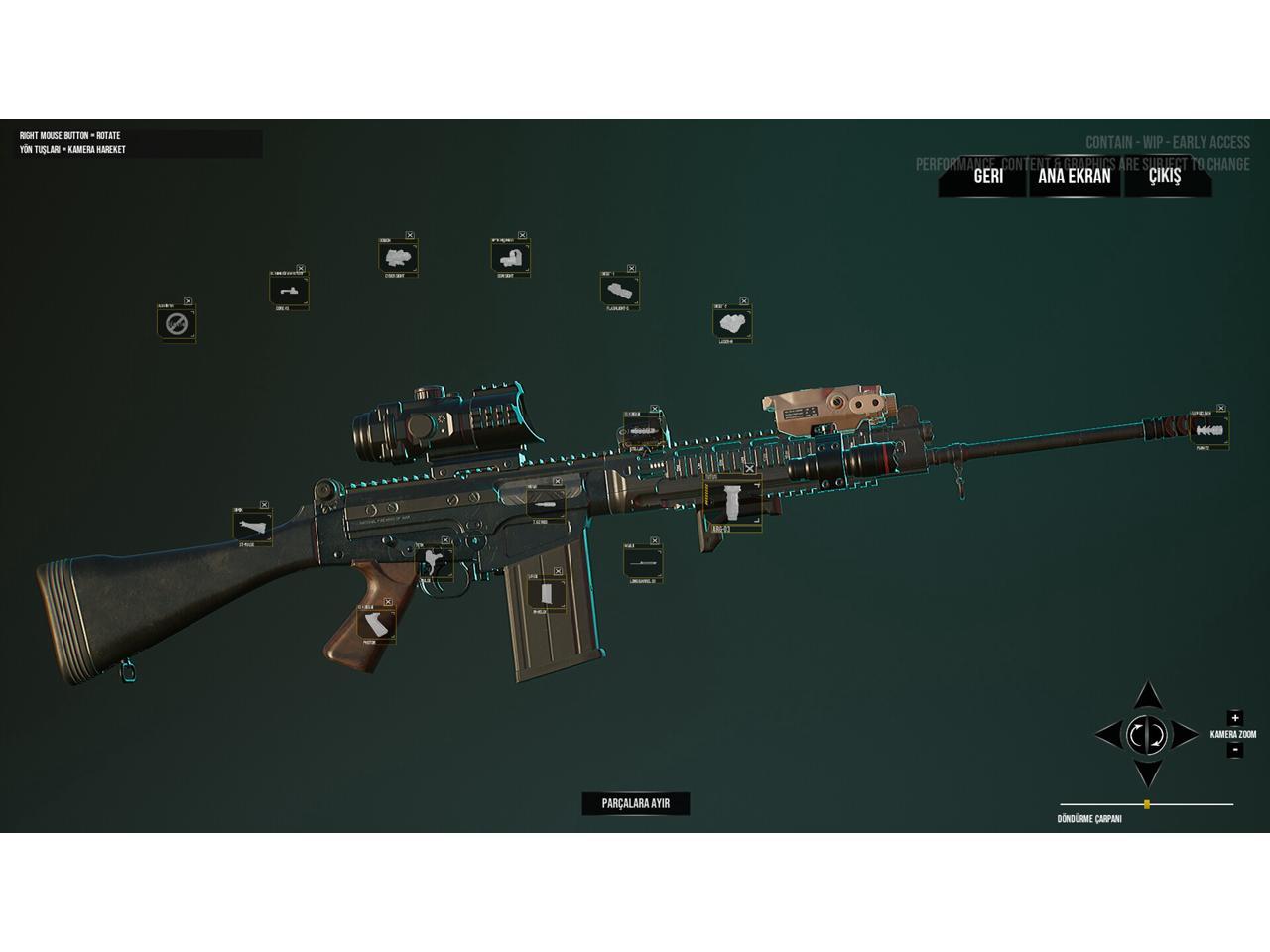Move the camera right with the right arrow
1270x952 pixels.
[1187, 735]
